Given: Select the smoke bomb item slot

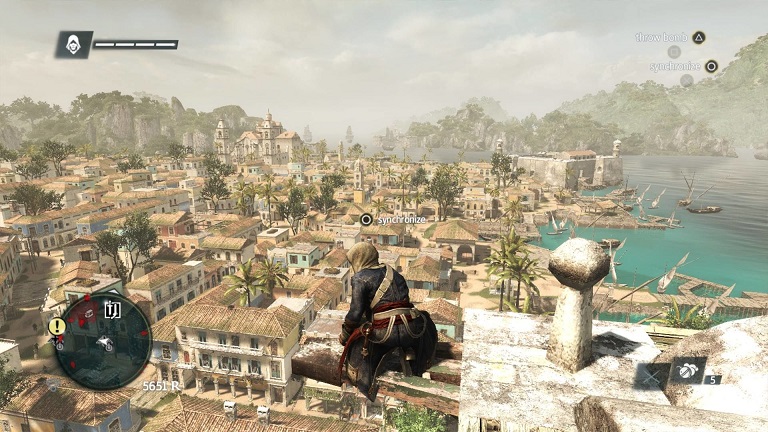Looking at the screenshot, I should coord(688,370).
